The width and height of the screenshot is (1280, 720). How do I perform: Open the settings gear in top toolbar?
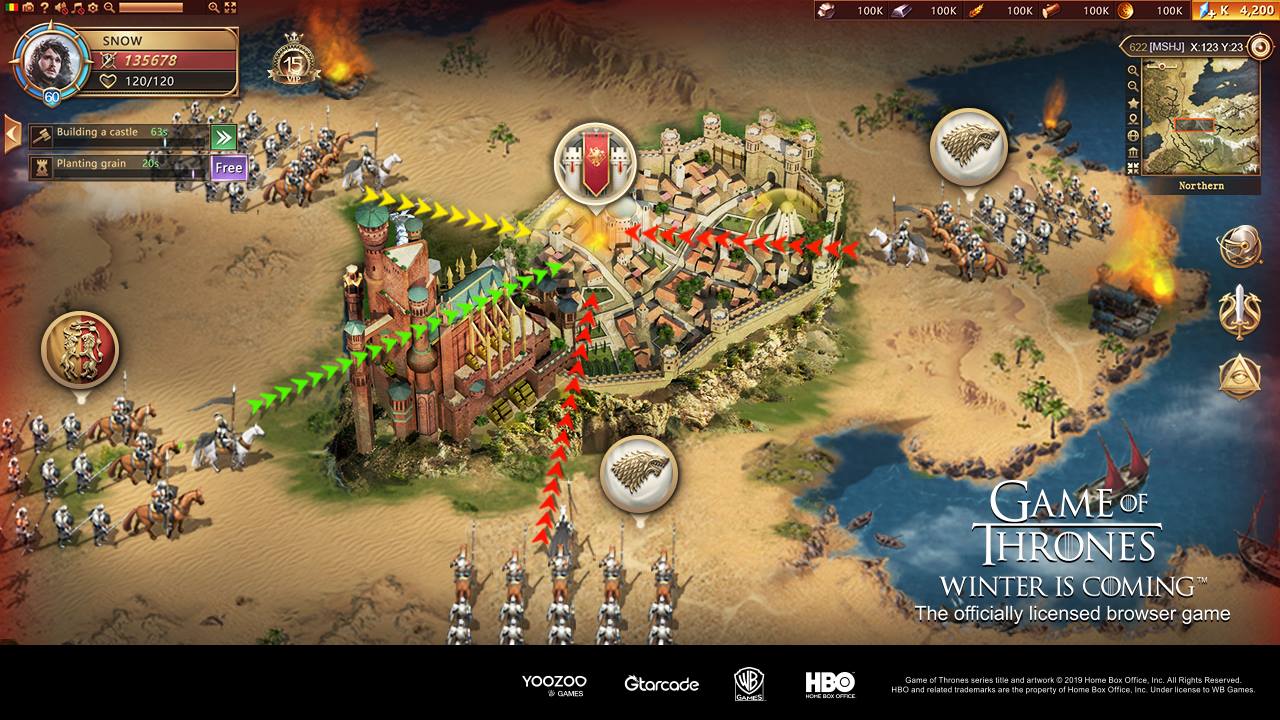point(92,8)
